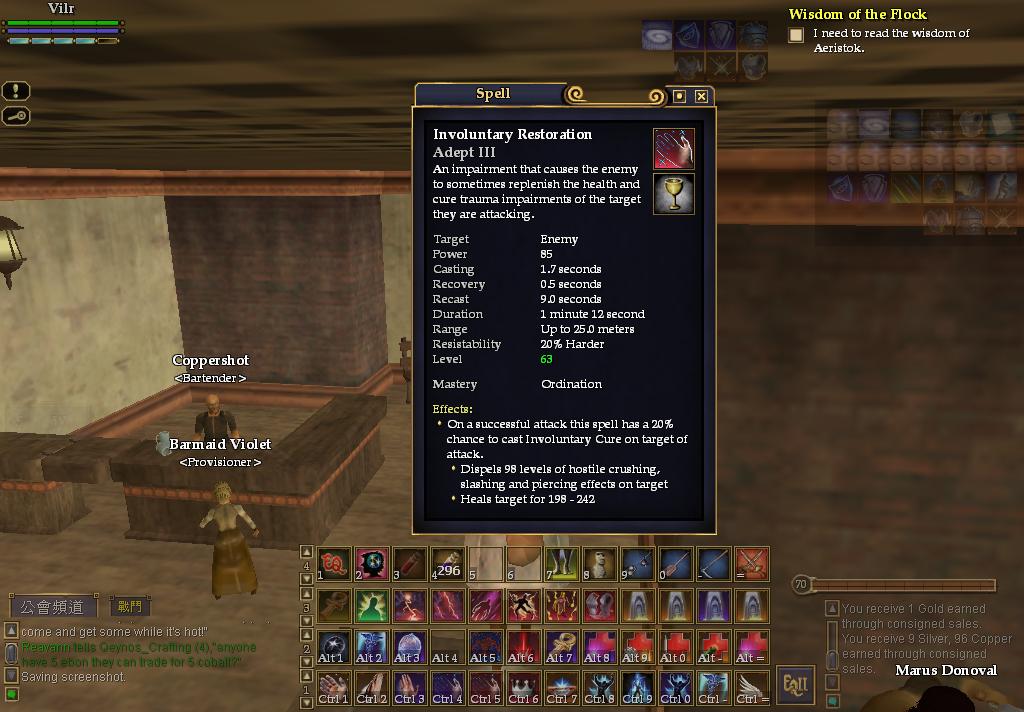Cast the green glowing silhouette spell
The height and width of the screenshot is (712, 1024).
point(372,605)
